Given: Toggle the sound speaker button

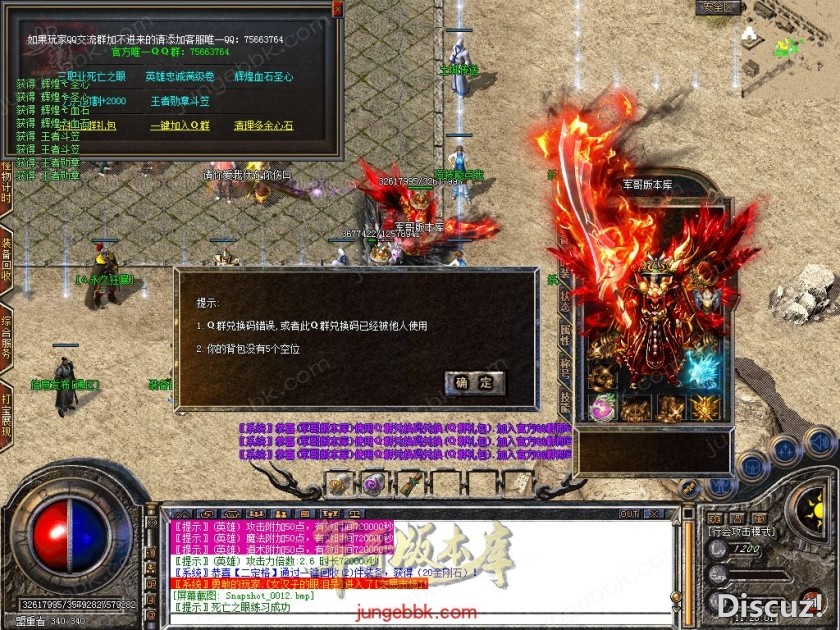Looking at the screenshot, I should point(819,442).
